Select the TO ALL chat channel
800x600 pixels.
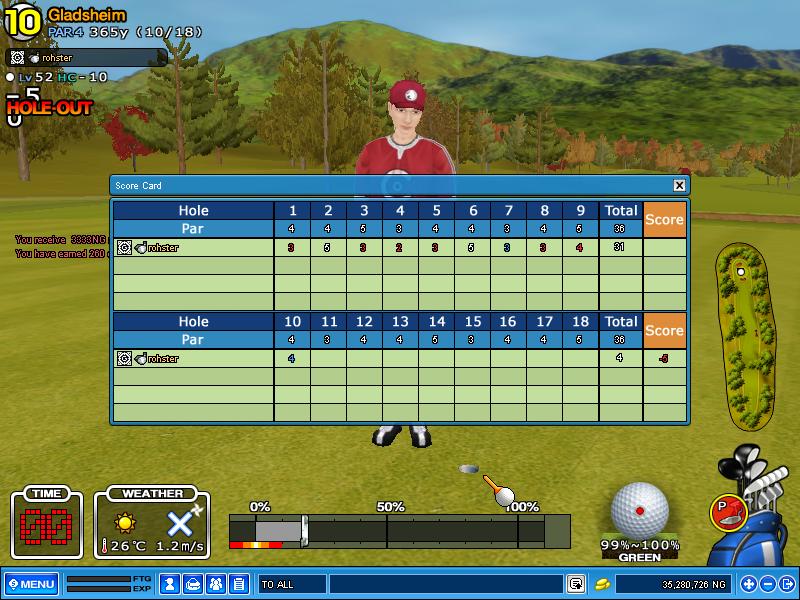click(x=290, y=584)
